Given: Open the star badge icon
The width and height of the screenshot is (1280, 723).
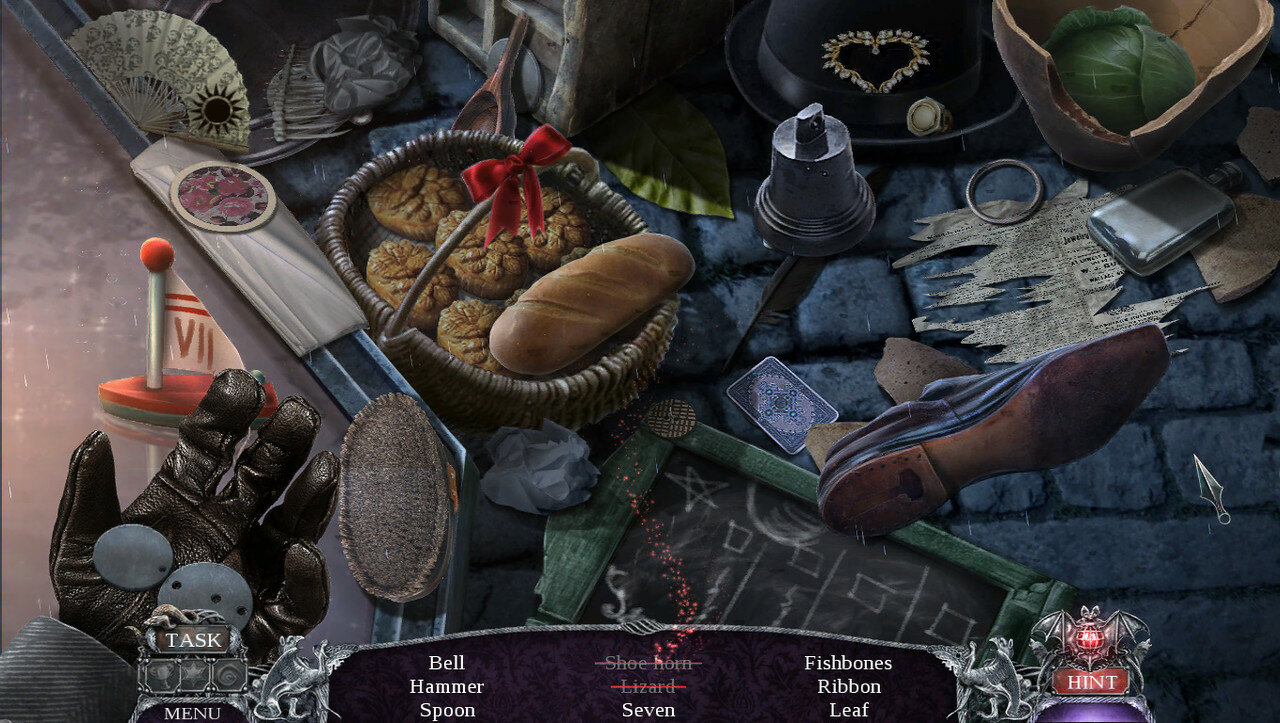Looking at the screenshot, I should click(x=192, y=674).
